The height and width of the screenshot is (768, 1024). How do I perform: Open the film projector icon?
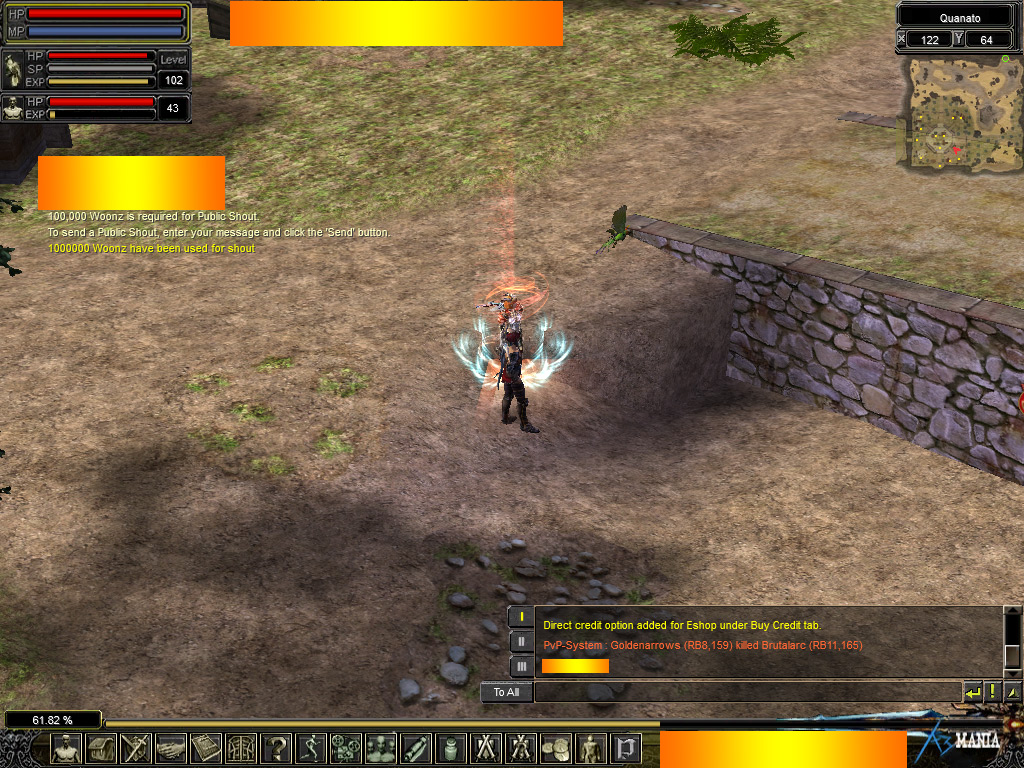pyautogui.click(x=346, y=748)
